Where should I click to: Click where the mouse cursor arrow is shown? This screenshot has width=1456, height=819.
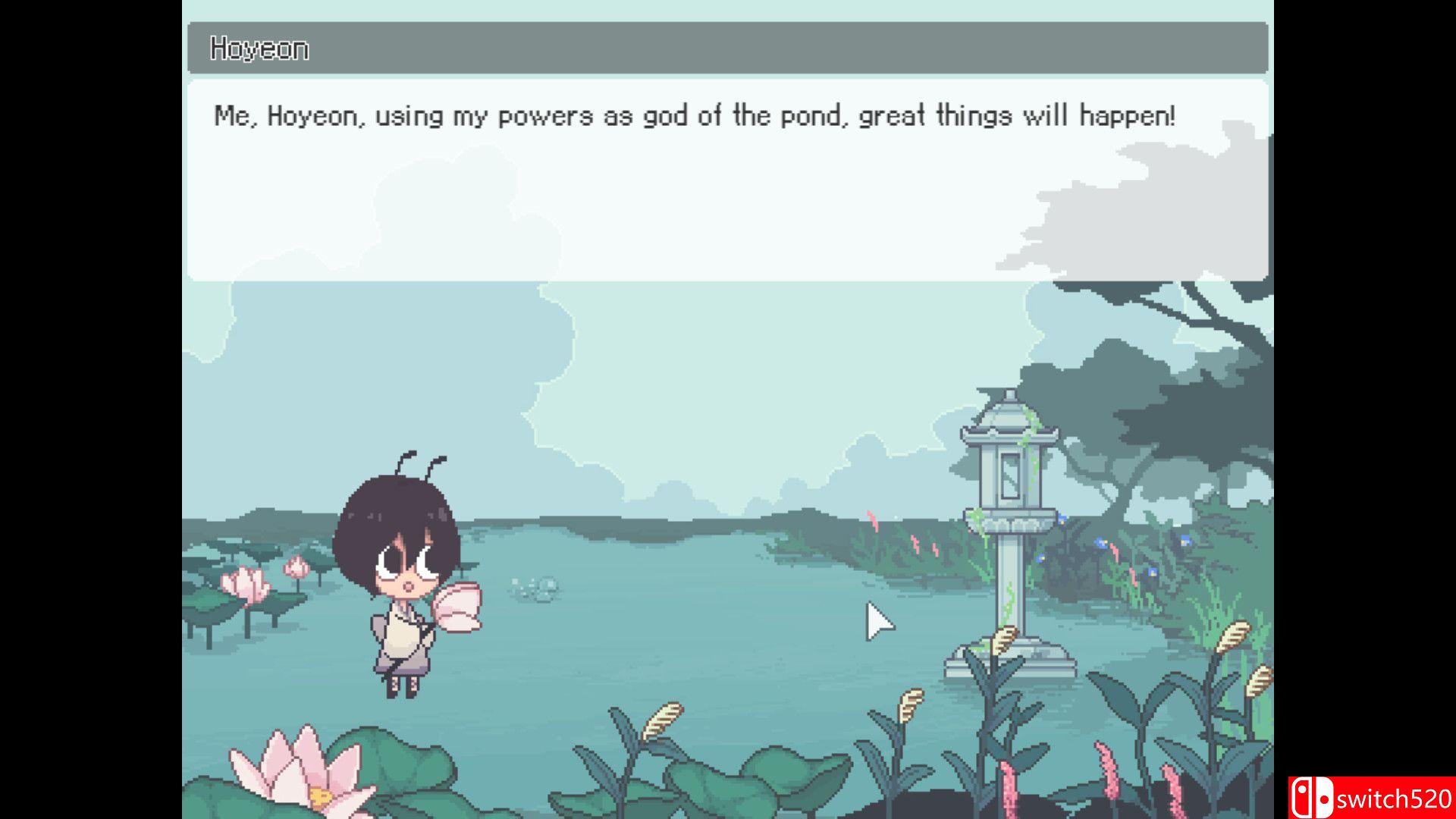pyautogui.click(x=876, y=622)
